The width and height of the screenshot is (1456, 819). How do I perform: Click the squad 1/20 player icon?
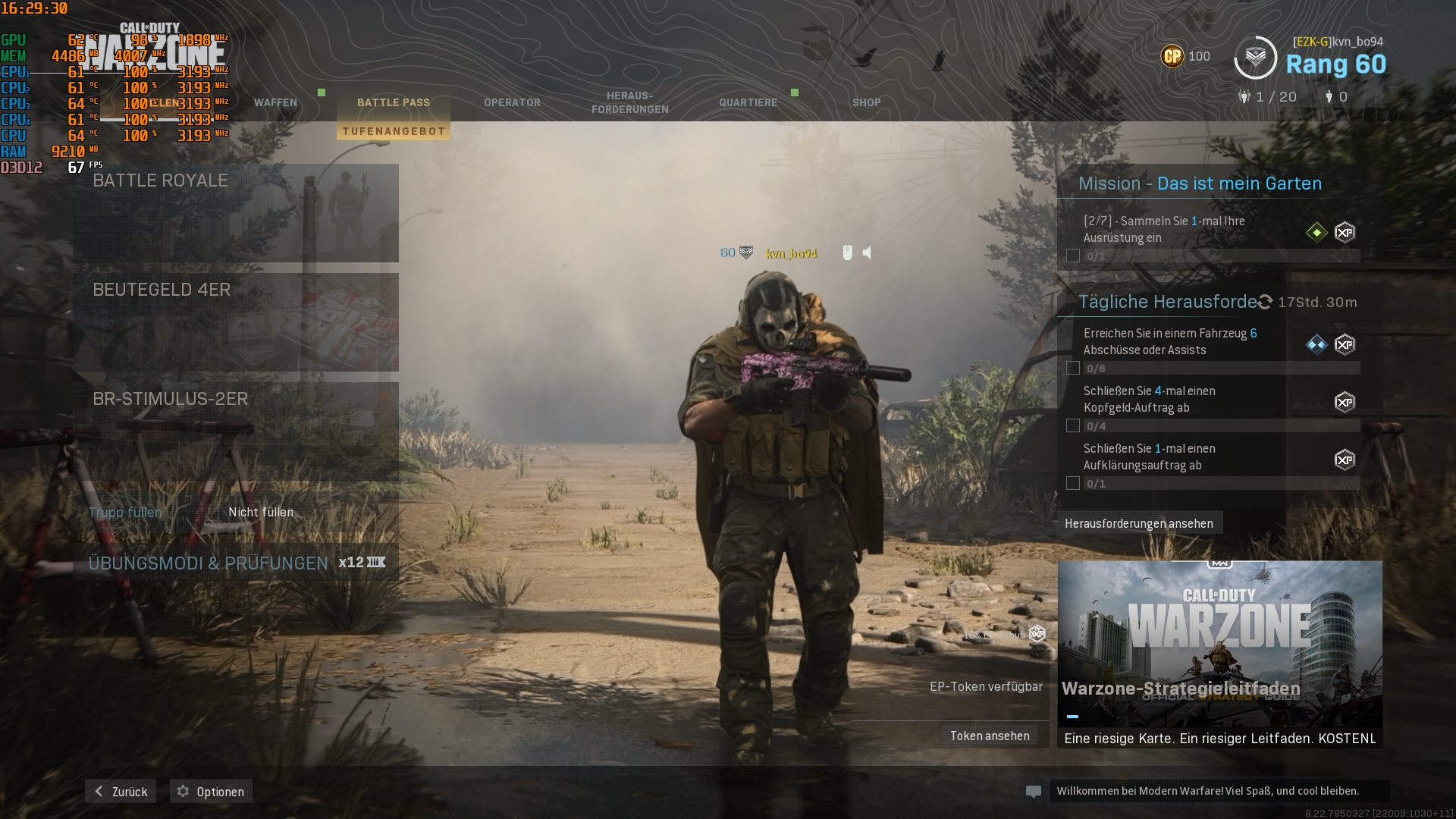1243,96
